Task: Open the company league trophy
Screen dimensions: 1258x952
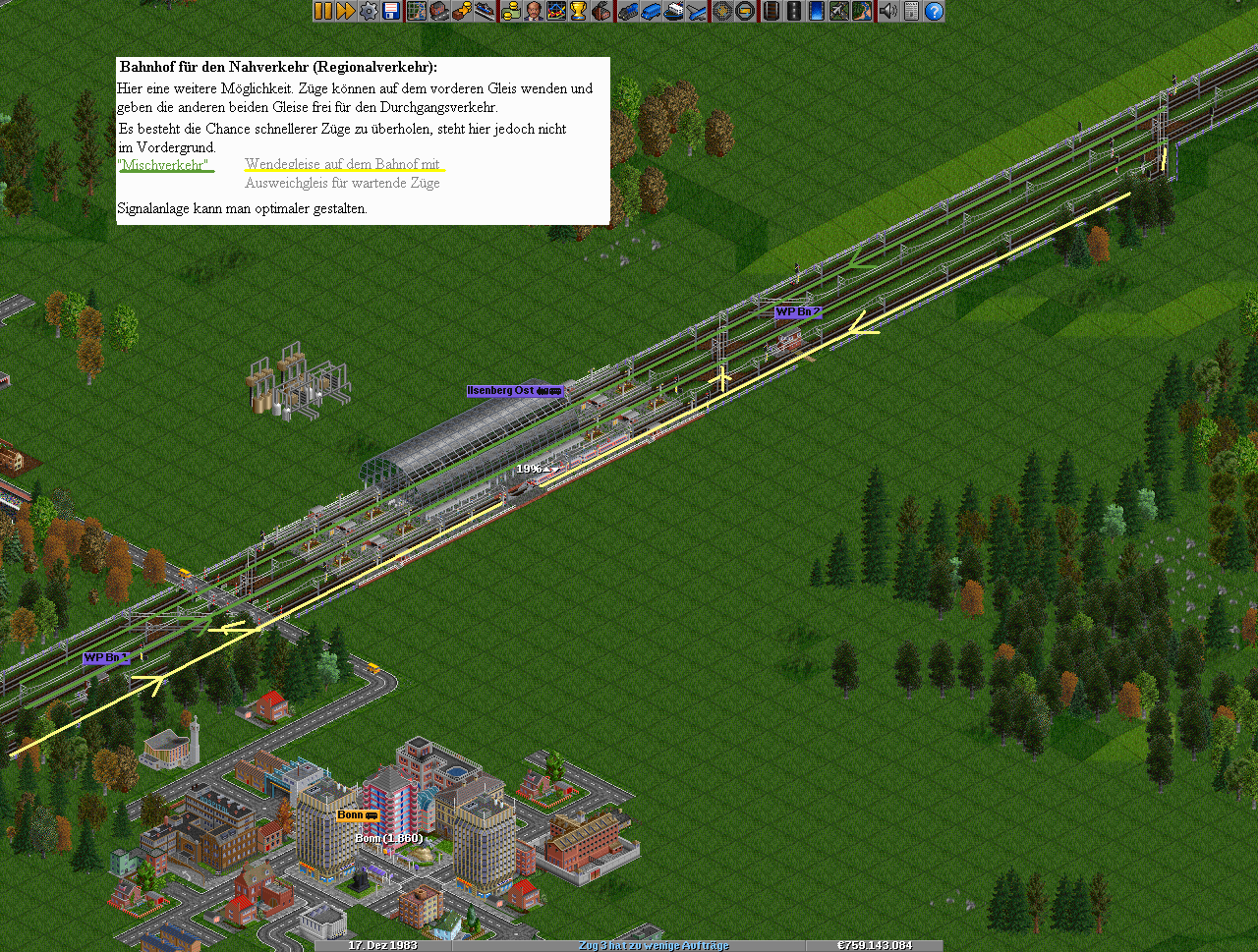Action: pos(579,11)
